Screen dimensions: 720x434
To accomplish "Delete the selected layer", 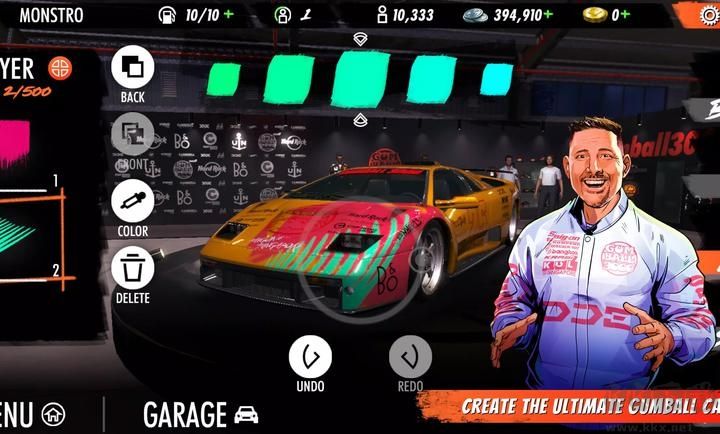I will pos(132,268).
